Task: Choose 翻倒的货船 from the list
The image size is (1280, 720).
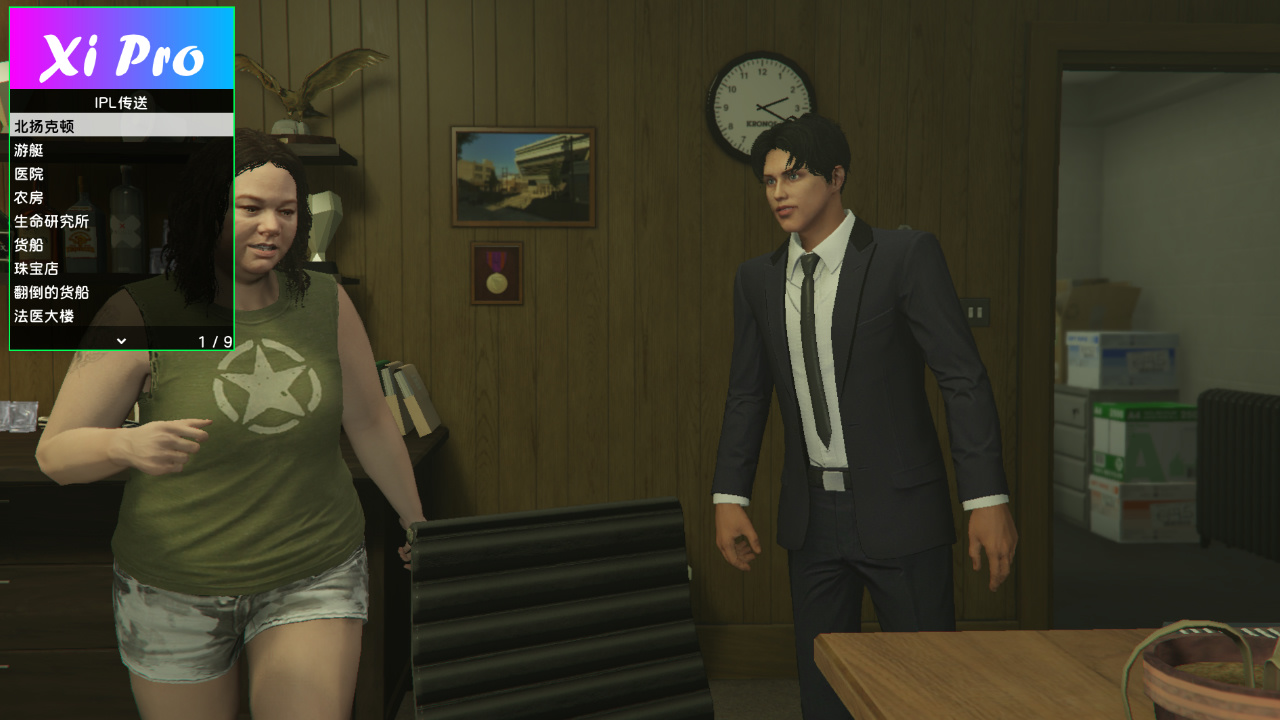Action: tap(121, 292)
